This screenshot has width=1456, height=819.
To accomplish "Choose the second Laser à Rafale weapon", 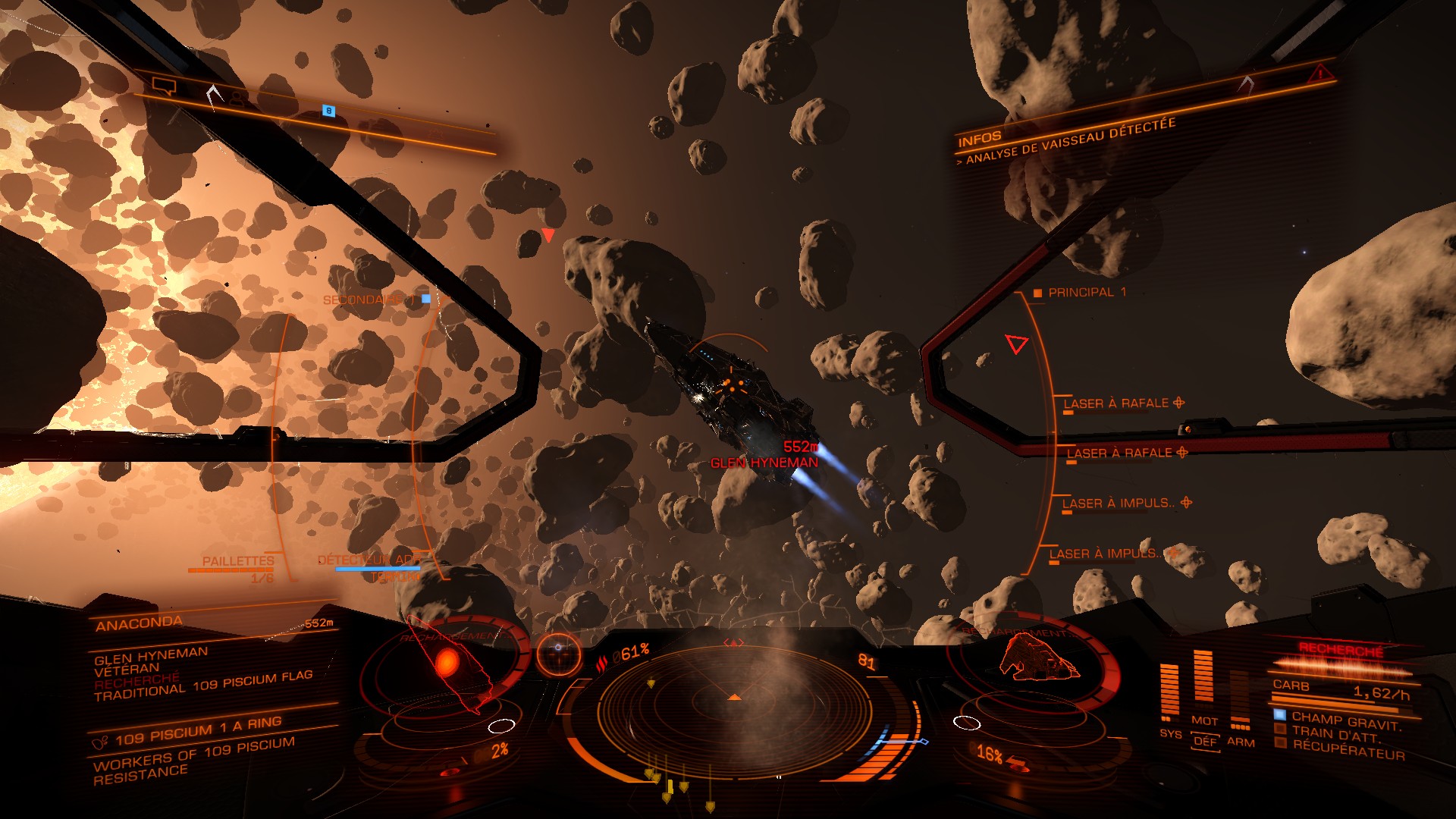I will click(x=1119, y=453).
